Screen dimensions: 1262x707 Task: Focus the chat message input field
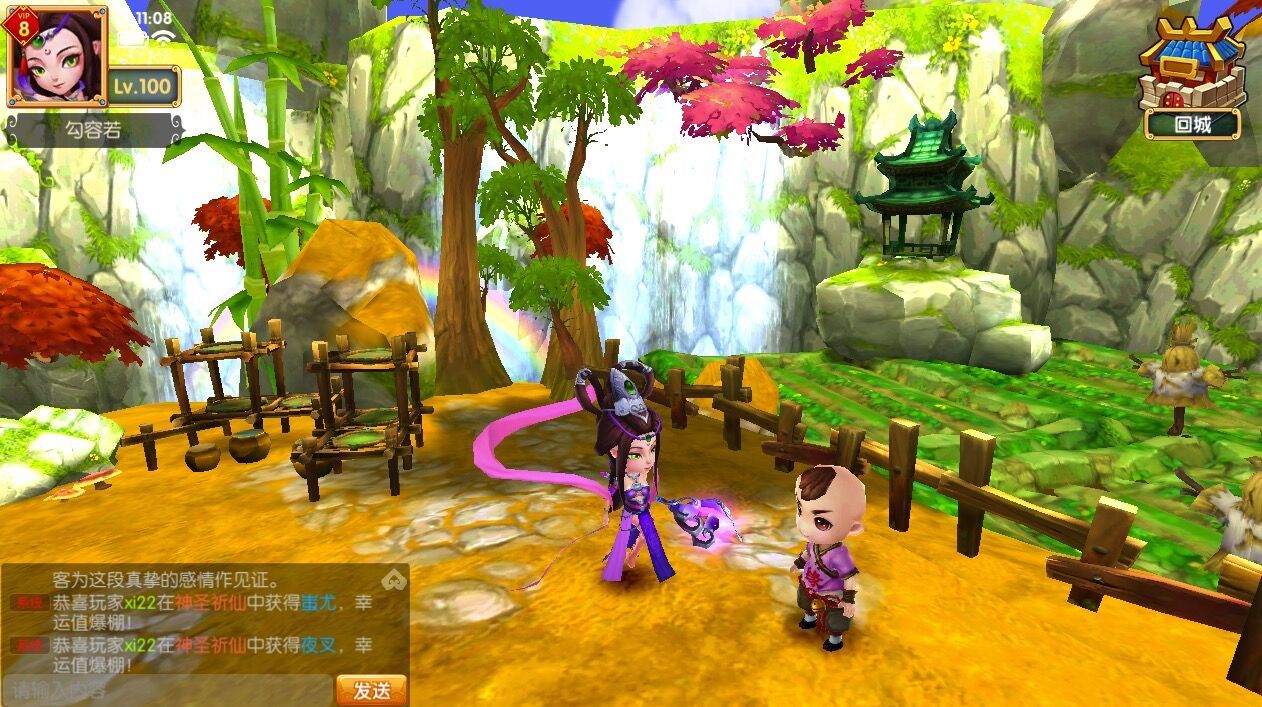167,690
